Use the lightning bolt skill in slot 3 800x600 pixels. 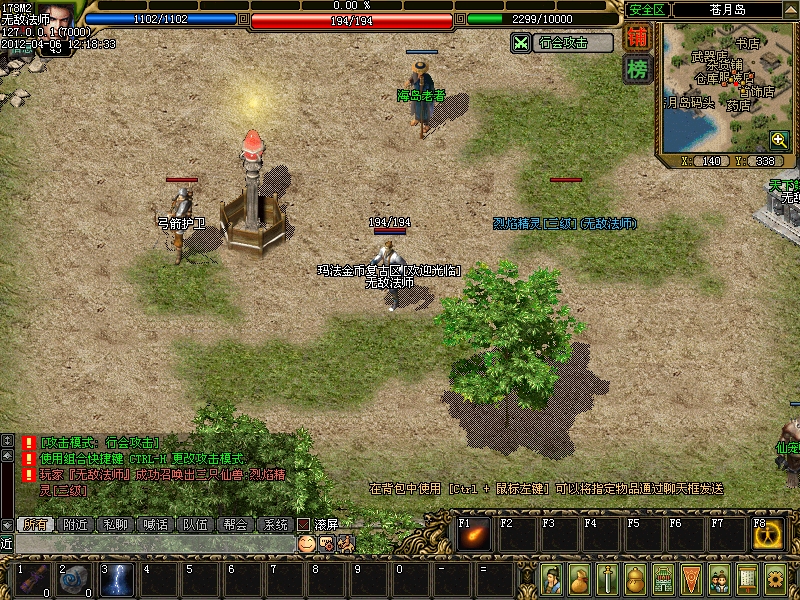coord(117,580)
